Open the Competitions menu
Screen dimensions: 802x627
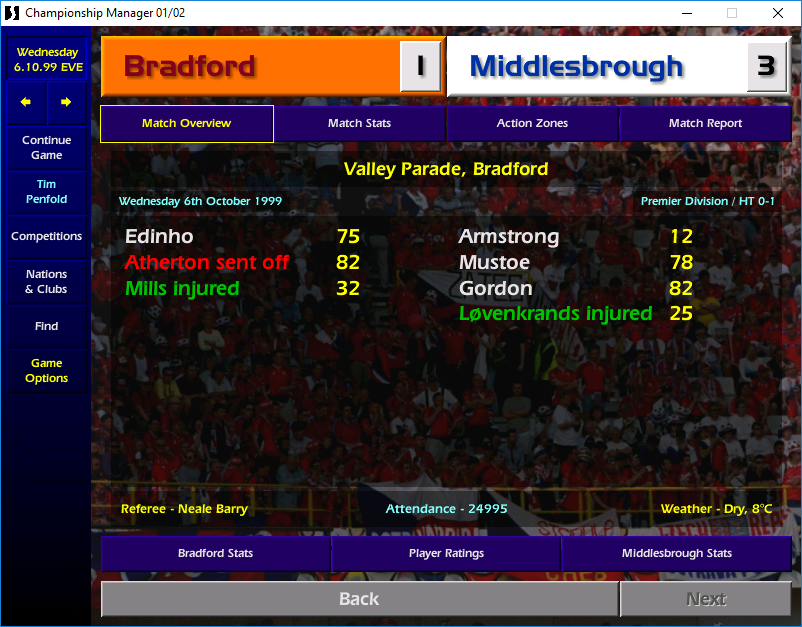46,236
